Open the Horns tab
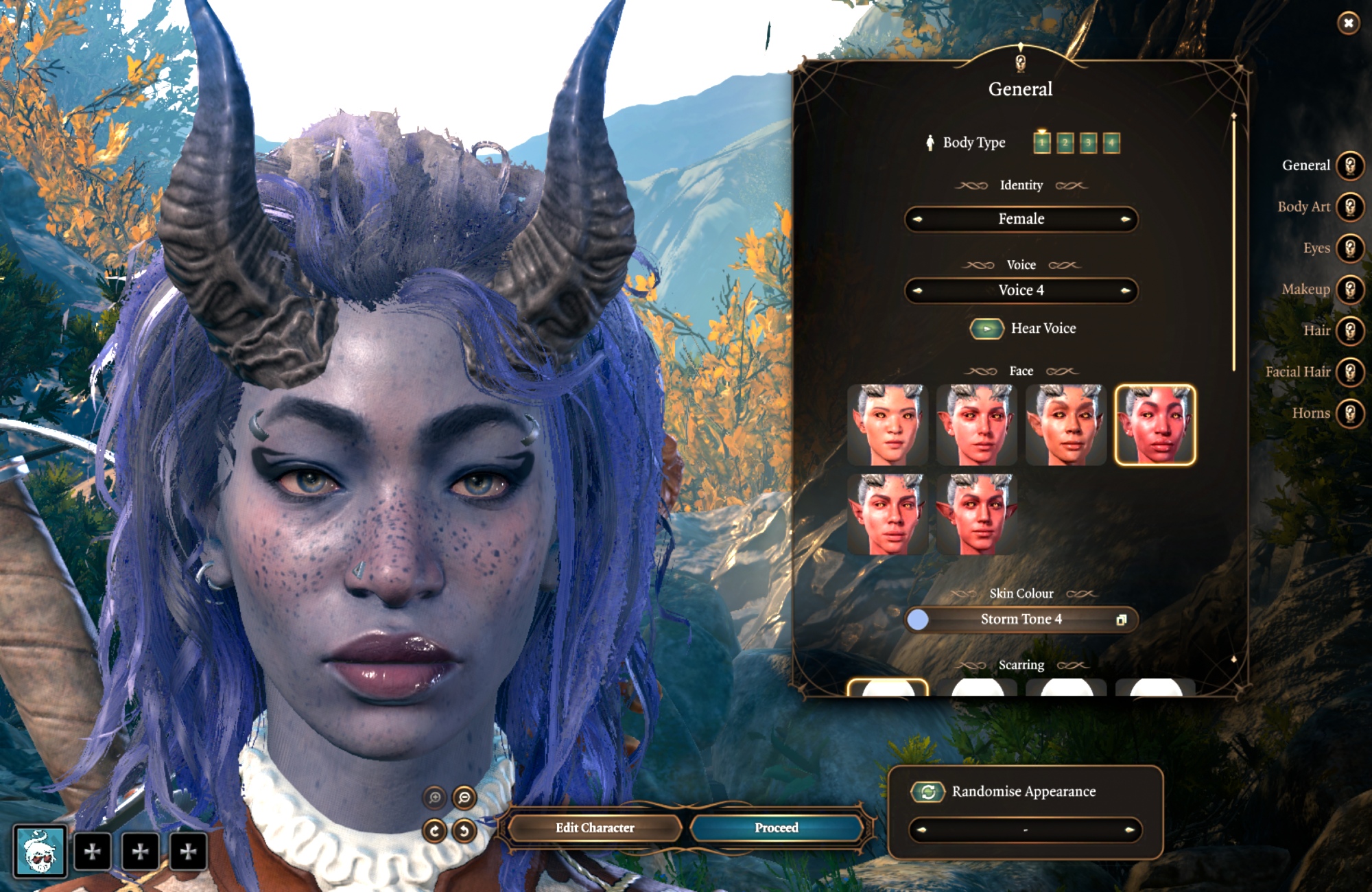The image size is (1372, 892). coord(1349,413)
